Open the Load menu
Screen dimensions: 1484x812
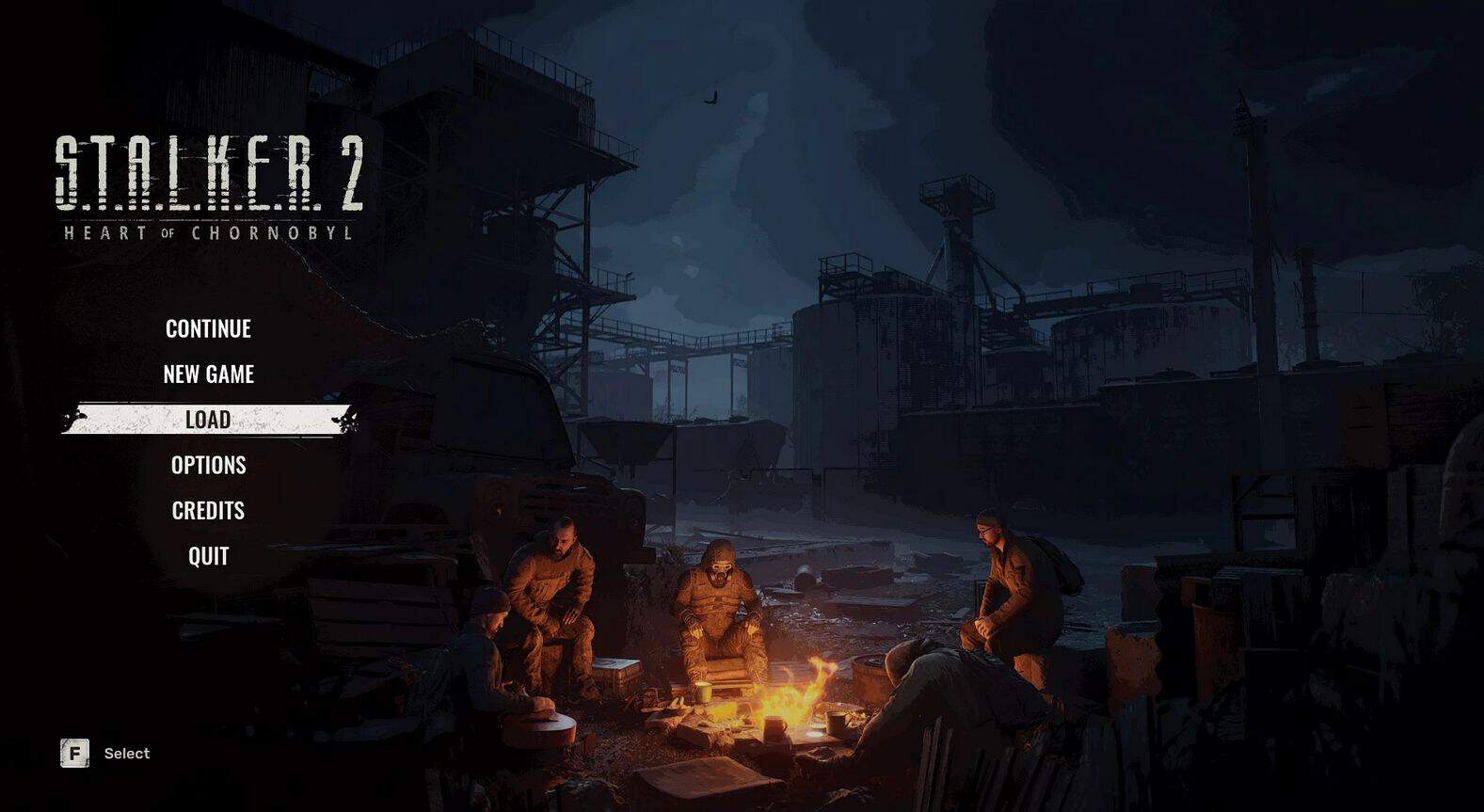click(x=208, y=420)
